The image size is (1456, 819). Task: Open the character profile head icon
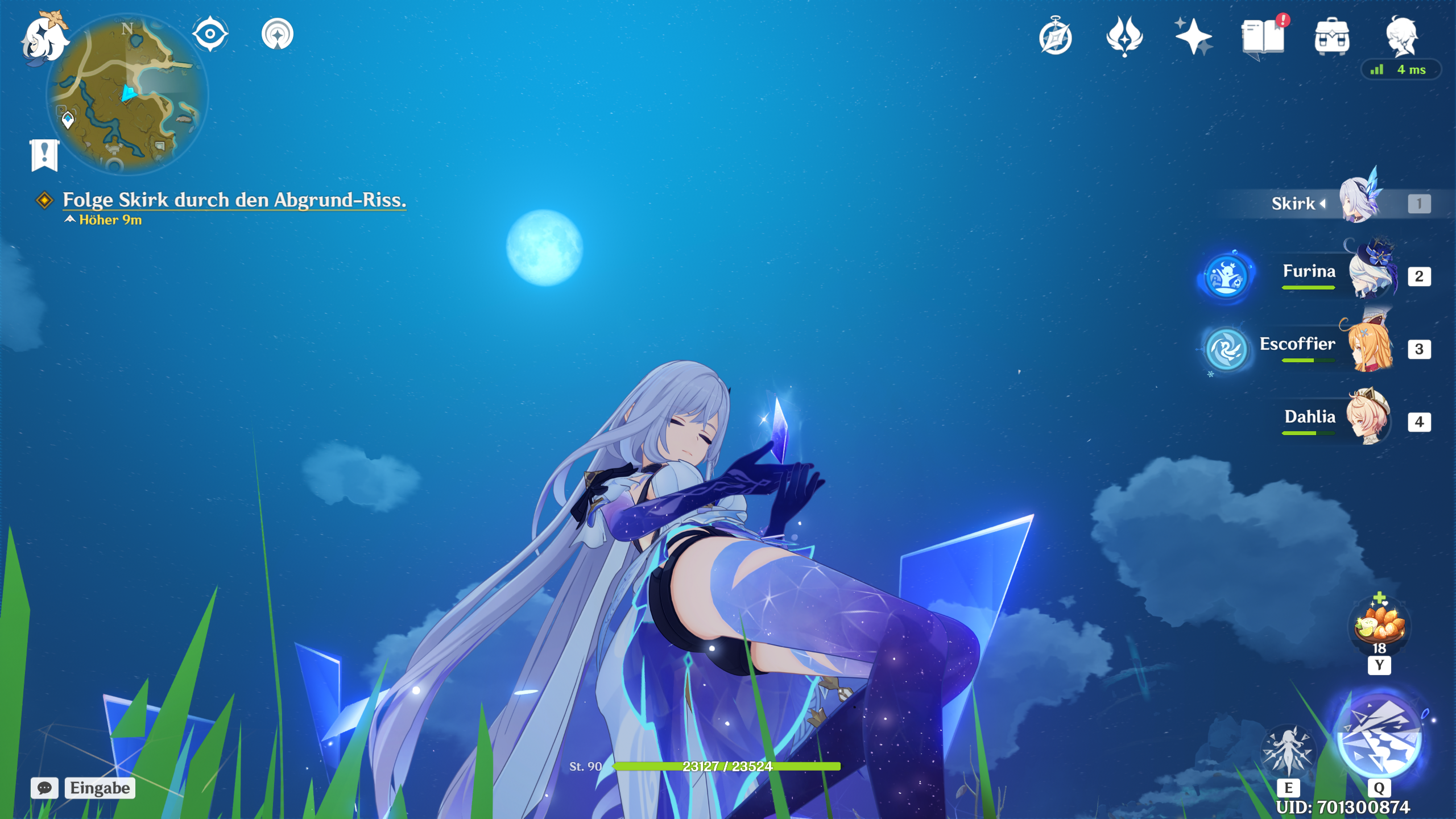click(x=1401, y=35)
